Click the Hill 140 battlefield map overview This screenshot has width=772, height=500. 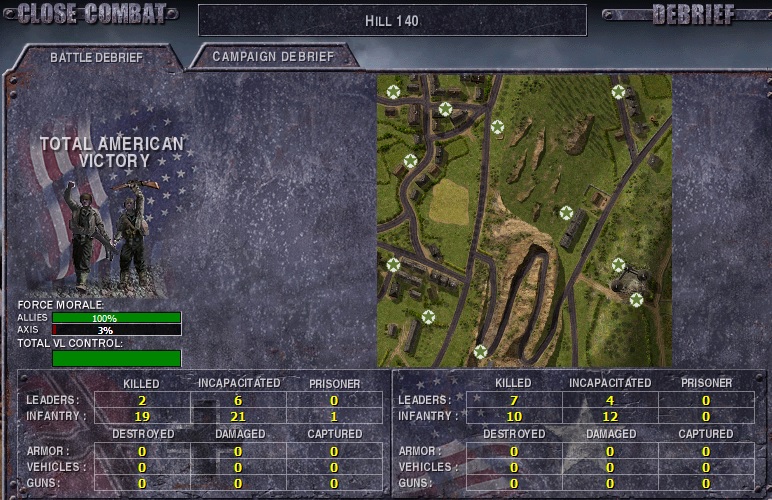pos(524,220)
